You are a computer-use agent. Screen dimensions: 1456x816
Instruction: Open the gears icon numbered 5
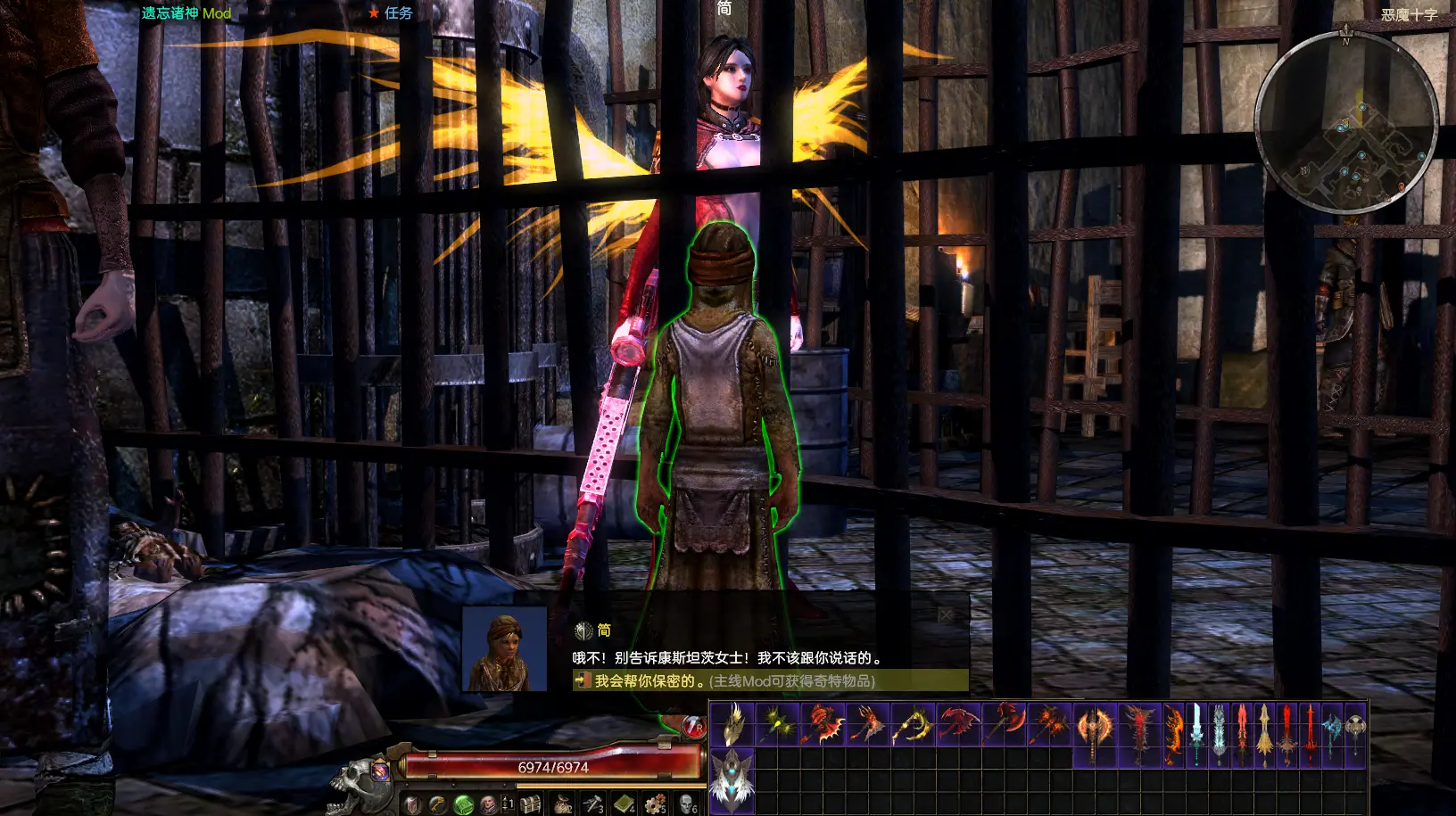[656, 804]
